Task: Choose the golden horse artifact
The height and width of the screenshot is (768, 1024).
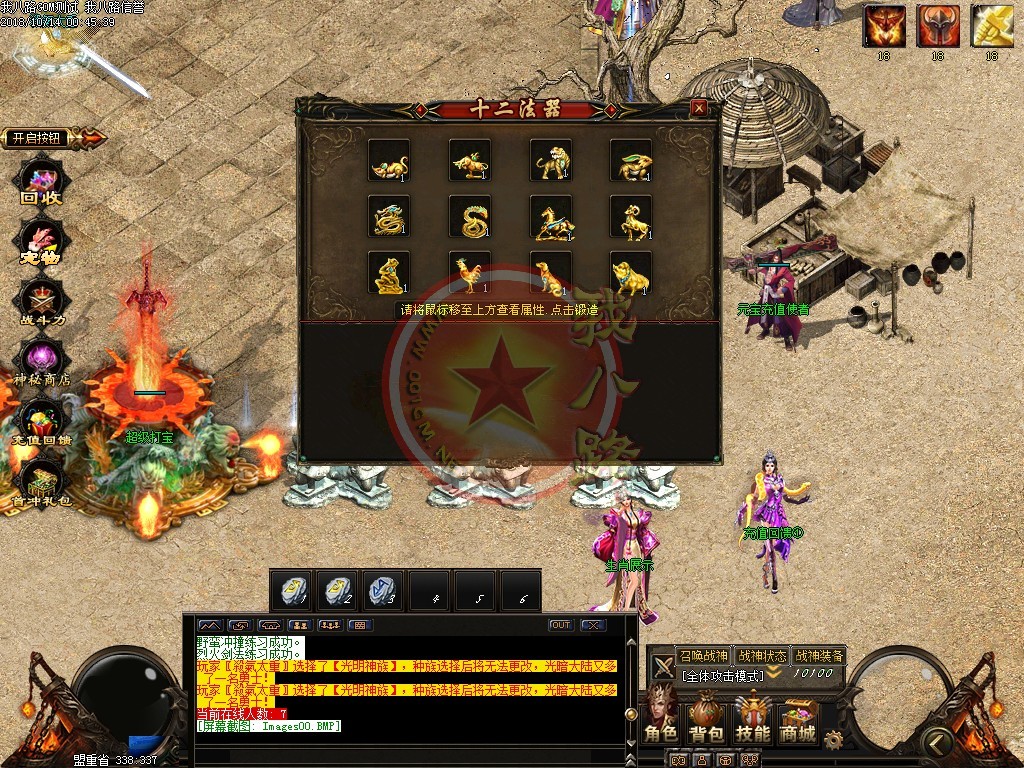Action: coord(551,216)
